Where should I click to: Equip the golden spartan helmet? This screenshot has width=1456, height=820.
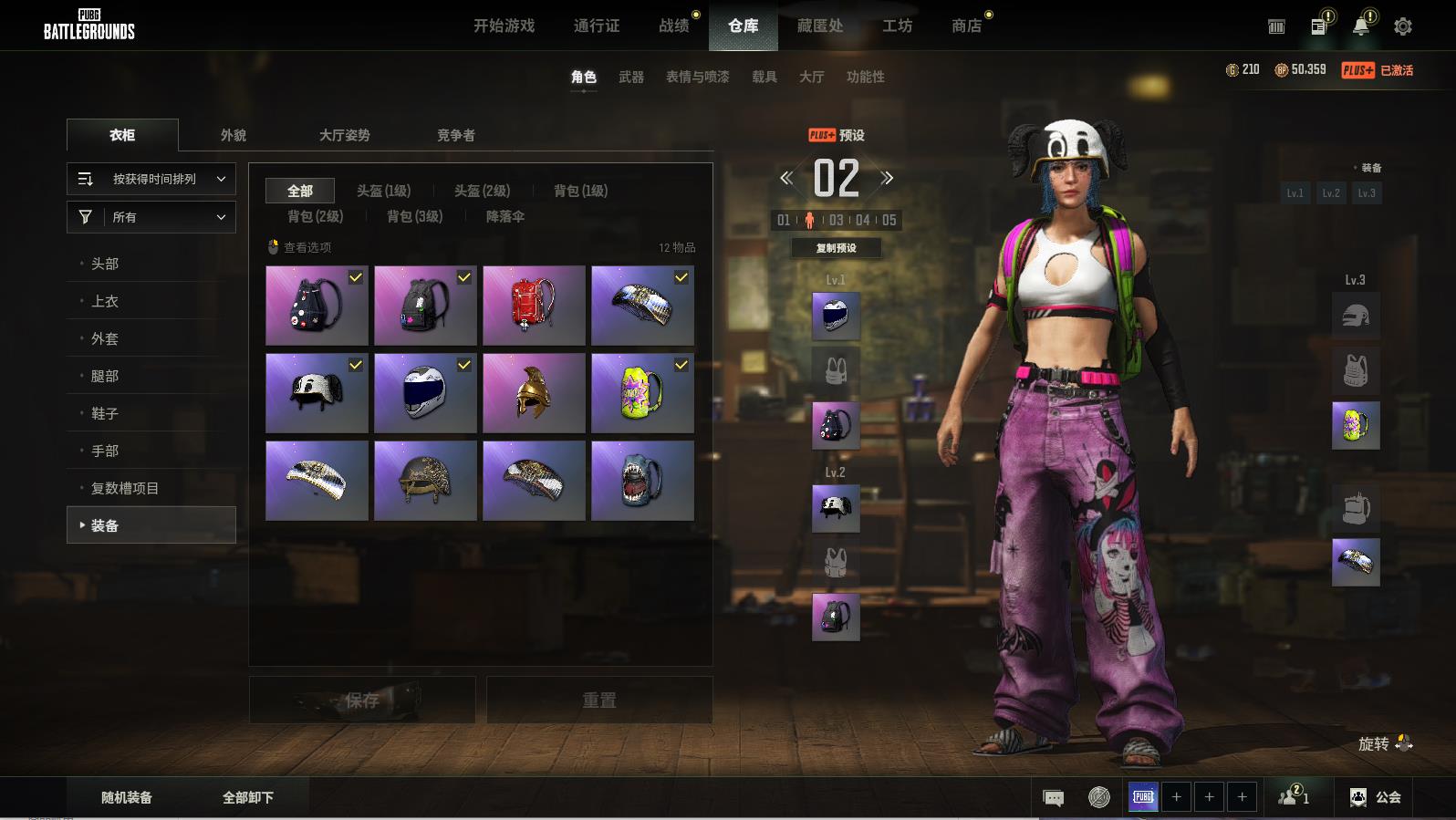click(534, 393)
